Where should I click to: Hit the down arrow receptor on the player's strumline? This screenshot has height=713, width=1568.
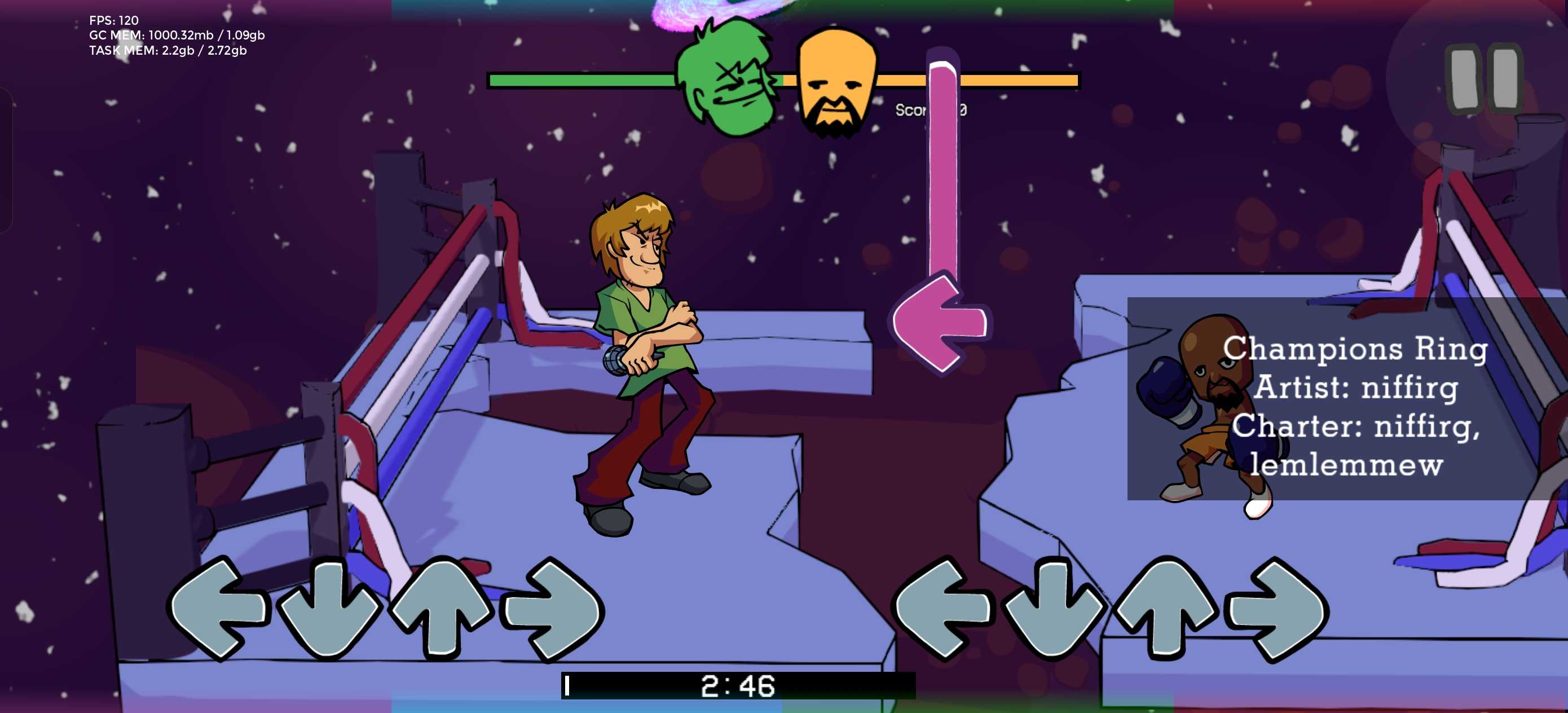pyautogui.click(x=1053, y=609)
